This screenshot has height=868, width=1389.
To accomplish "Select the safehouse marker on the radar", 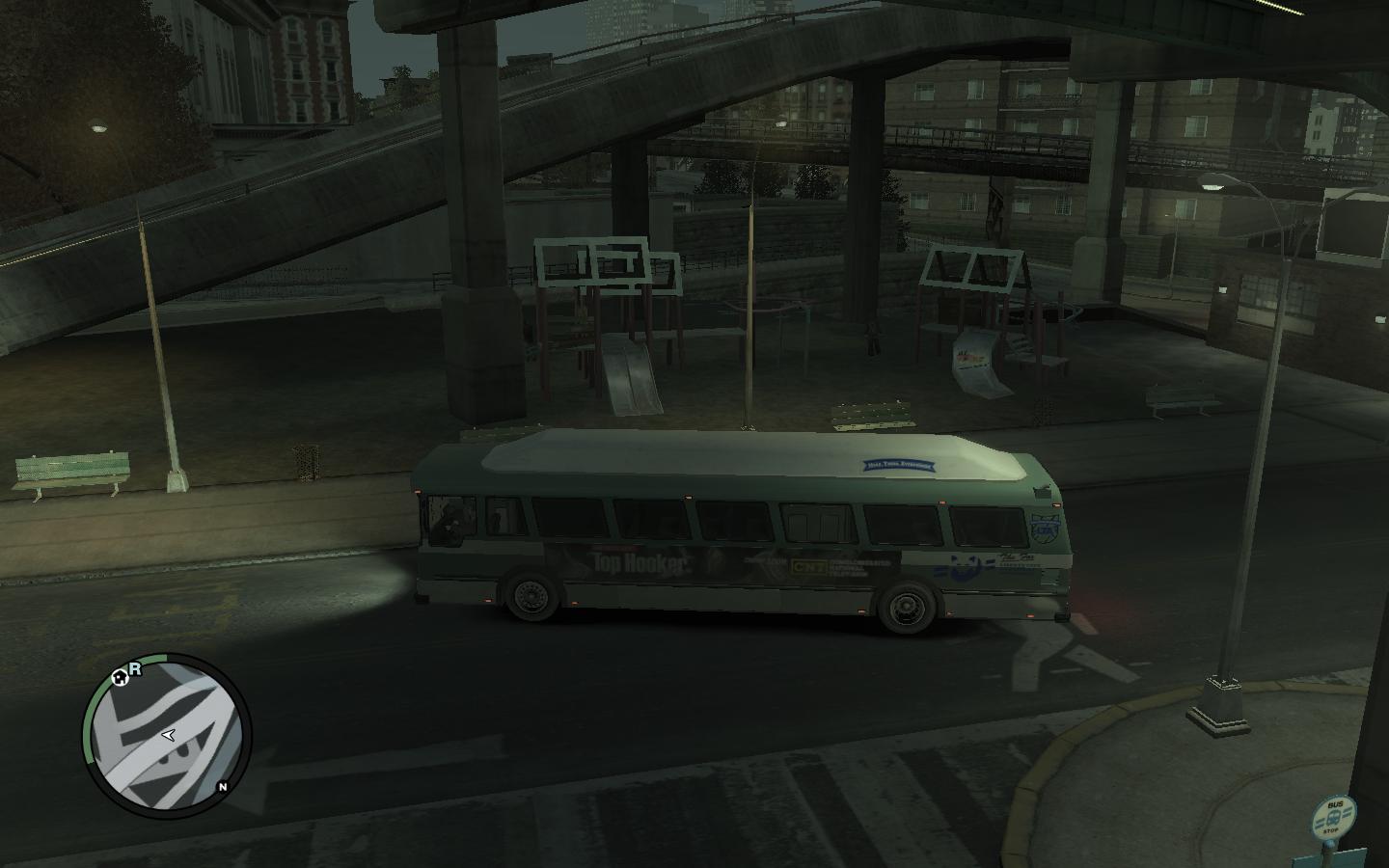I will click(x=120, y=677).
